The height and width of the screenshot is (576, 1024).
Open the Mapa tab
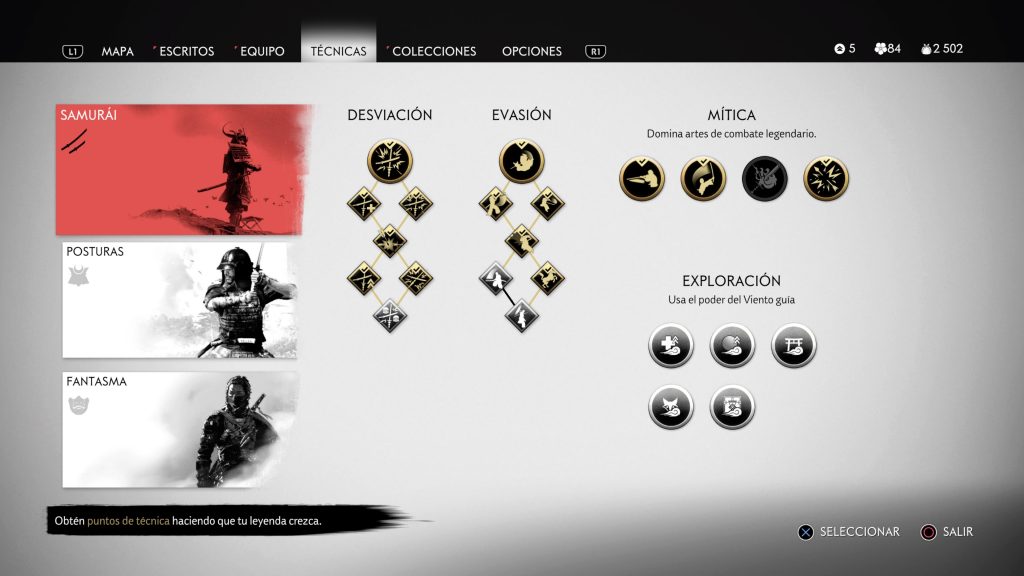coord(117,51)
